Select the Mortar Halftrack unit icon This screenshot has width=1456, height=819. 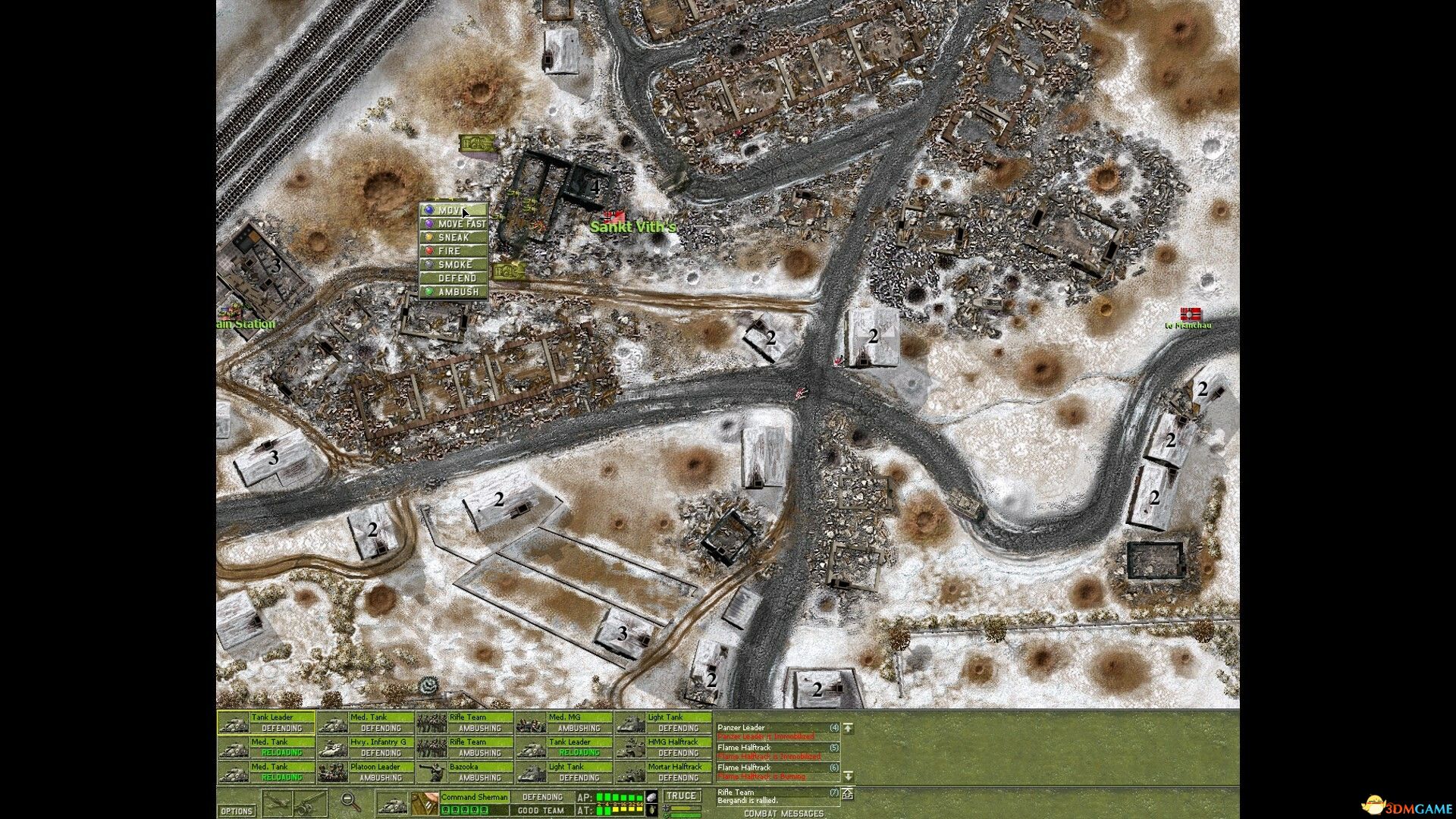(631, 773)
